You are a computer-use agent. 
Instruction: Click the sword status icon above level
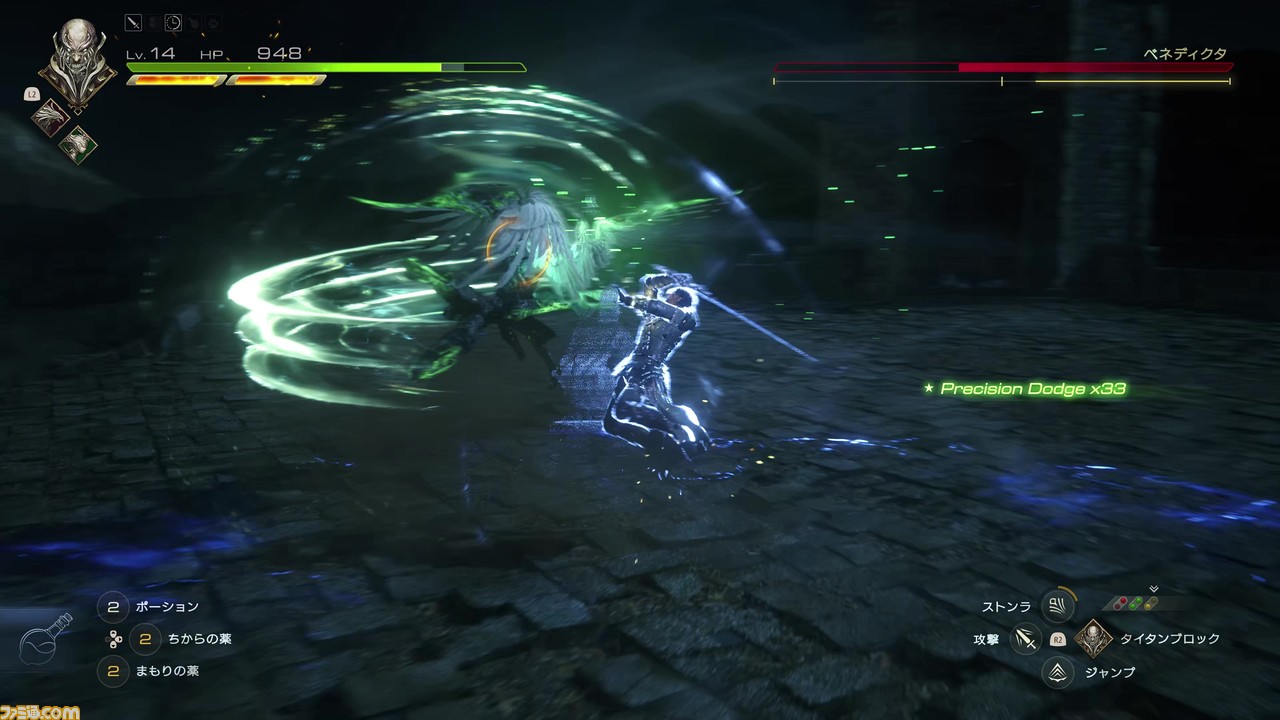[x=134, y=22]
